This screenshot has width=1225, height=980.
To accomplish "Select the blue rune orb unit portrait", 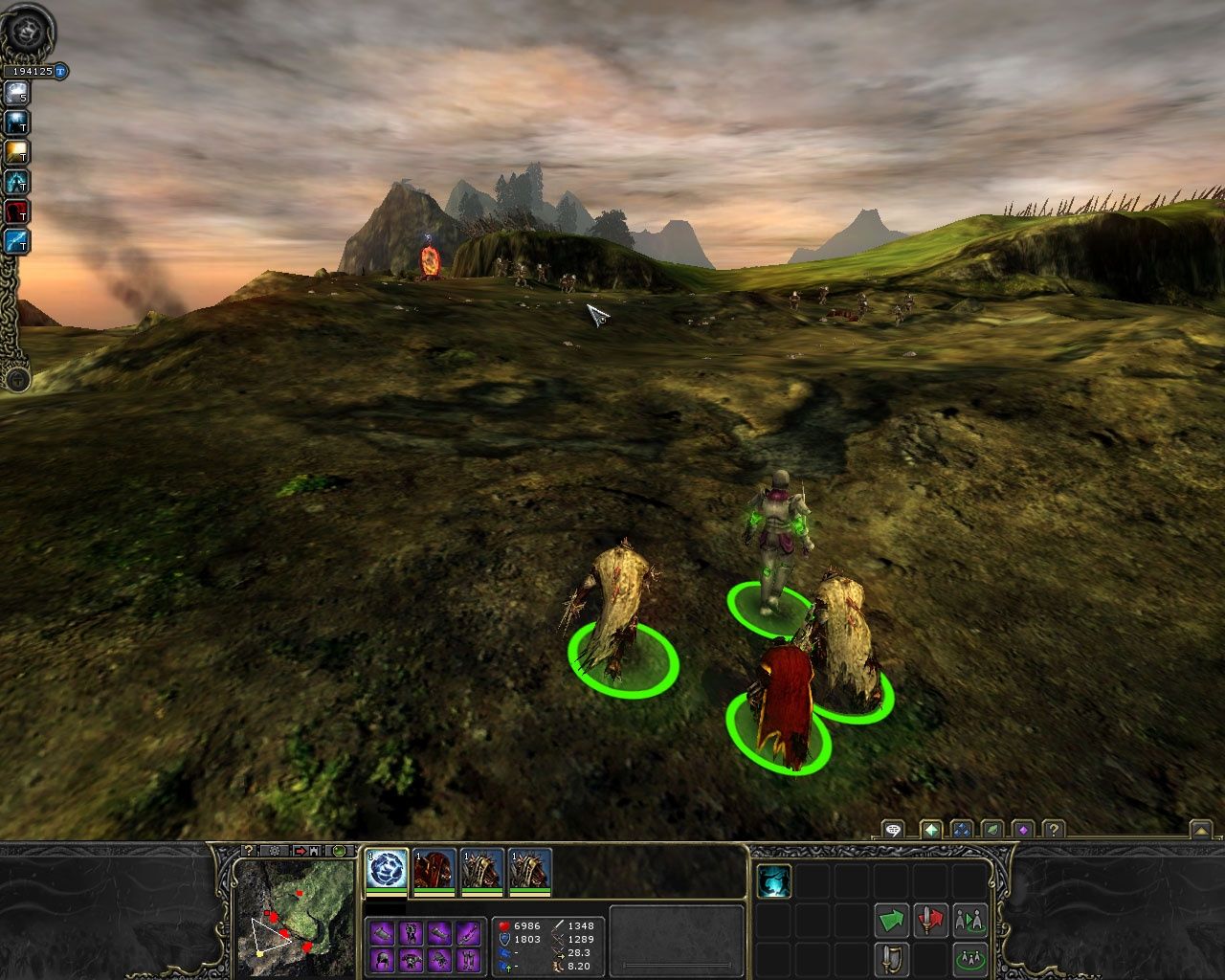I will (x=387, y=869).
